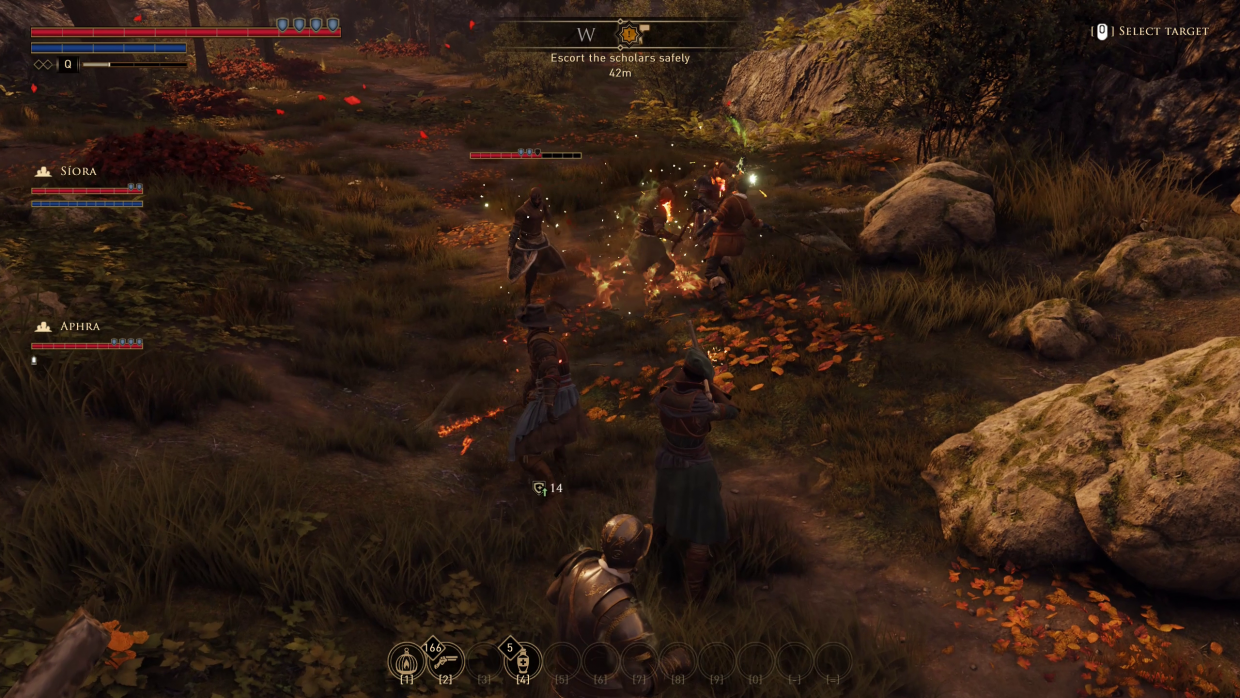Select the lantern trap hotbar slot
Screen dimensions: 1240x698
406,660
